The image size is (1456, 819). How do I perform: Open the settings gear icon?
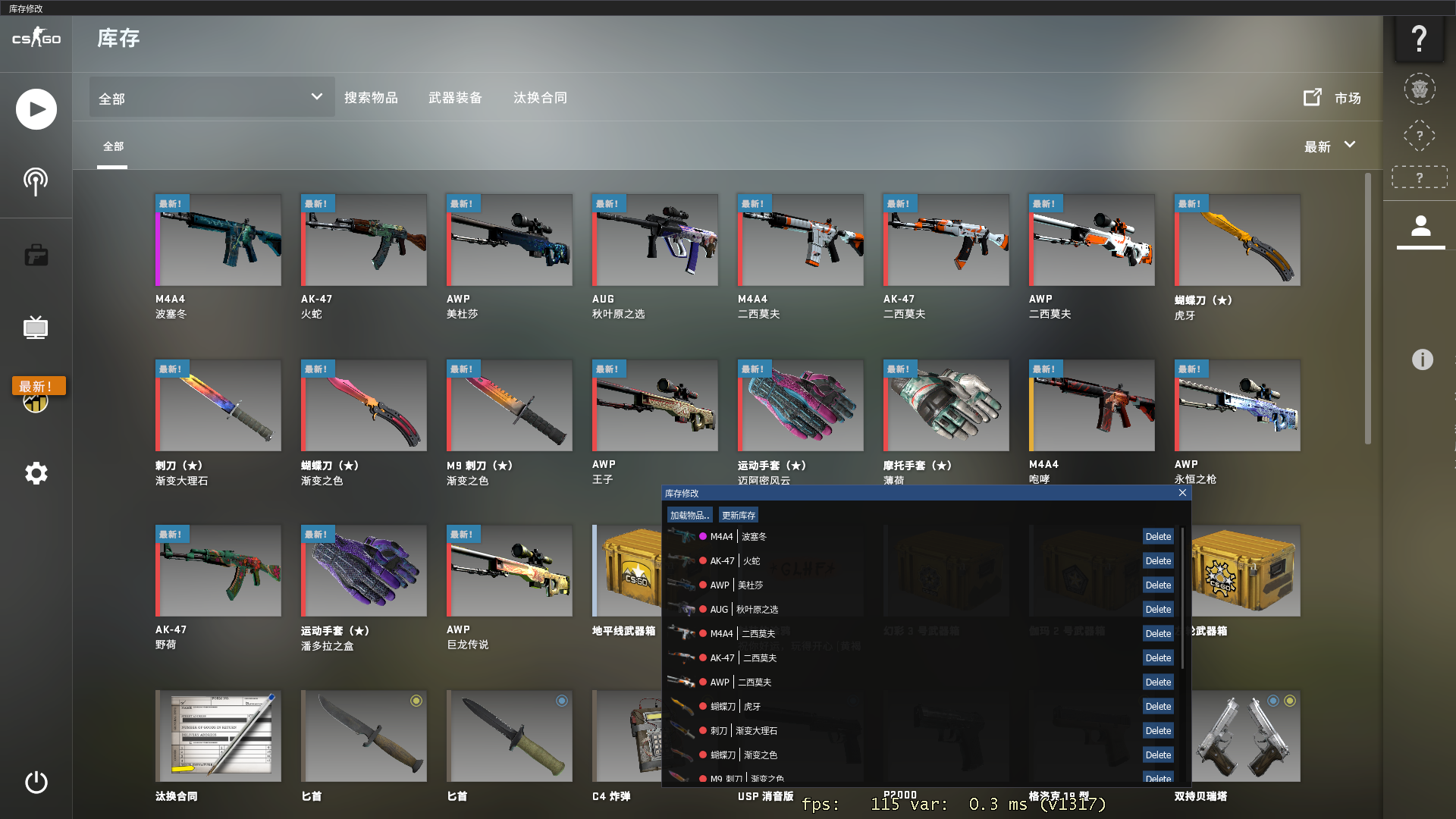pyautogui.click(x=36, y=473)
